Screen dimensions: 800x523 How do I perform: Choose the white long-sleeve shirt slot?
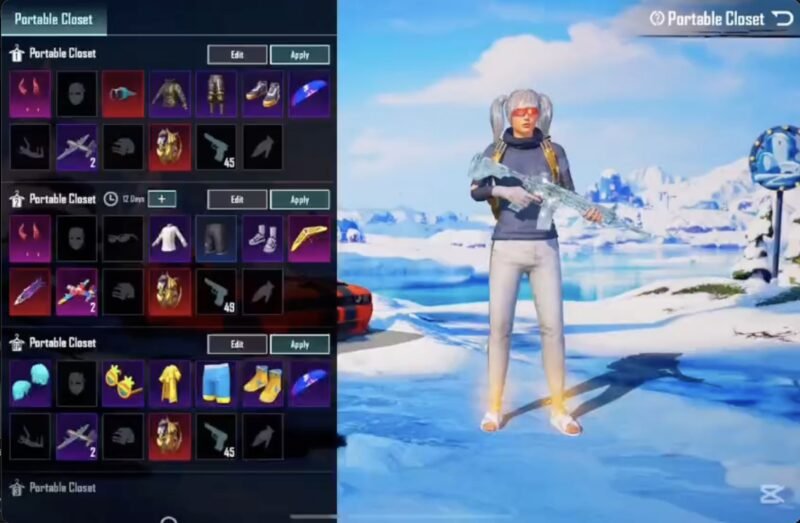click(170, 239)
